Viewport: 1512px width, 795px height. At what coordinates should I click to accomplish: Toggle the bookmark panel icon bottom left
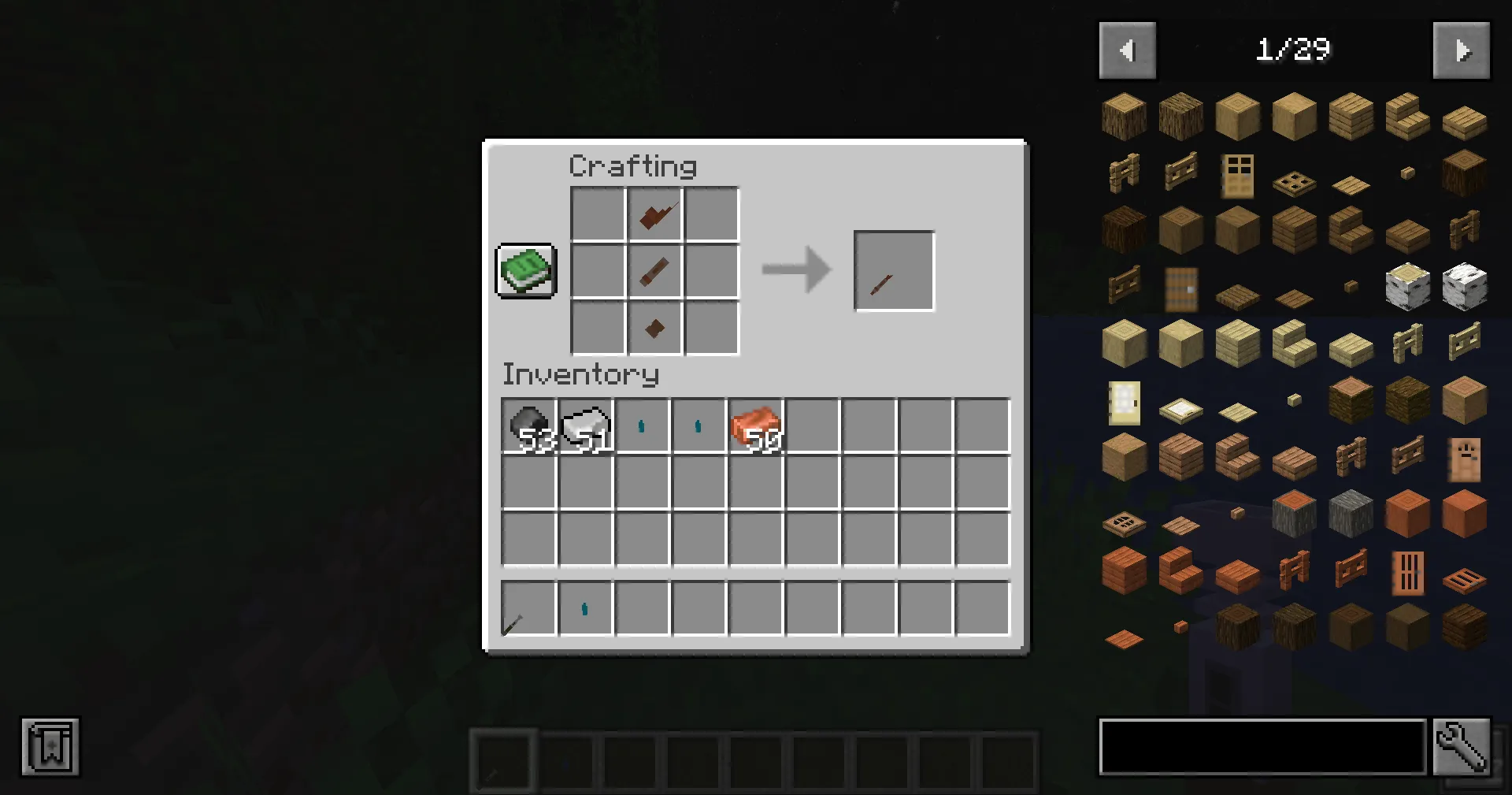(x=50, y=747)
